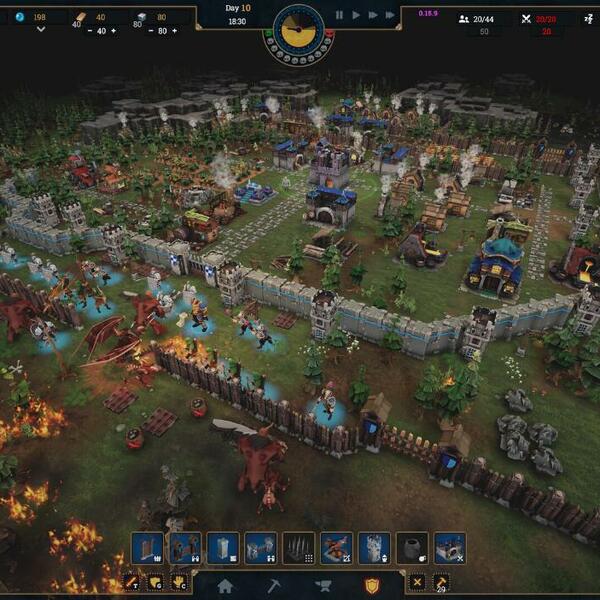Choose the wooden gate build option
Screen dimensions: 600x600
tap(185, 548)
